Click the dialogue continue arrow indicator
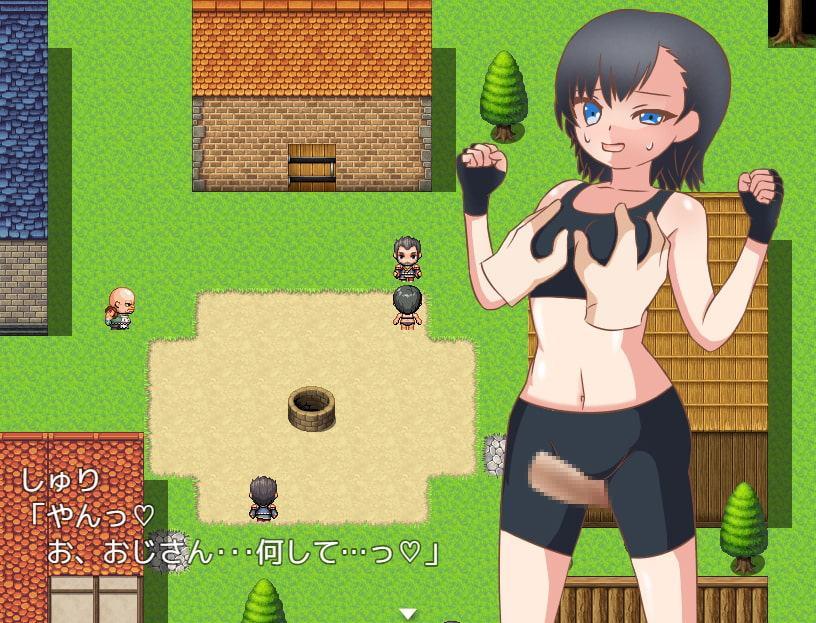The height and width of the screenshot is (623, 816). [407, 613]
